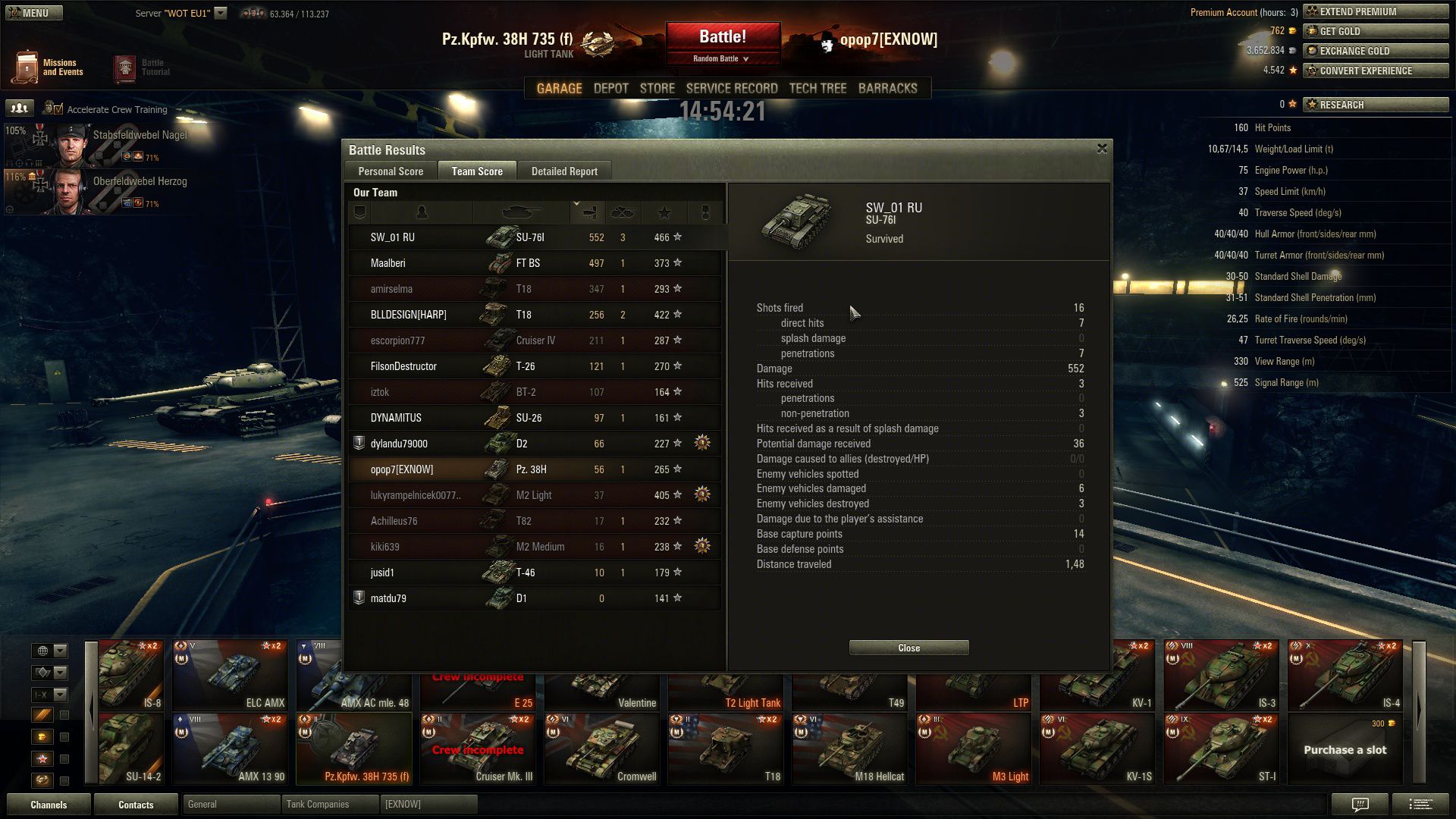Click the Close button in Battle Results
Image resolution: width=1456 pixels, height=819 pixels.
[x=908, y=648]
